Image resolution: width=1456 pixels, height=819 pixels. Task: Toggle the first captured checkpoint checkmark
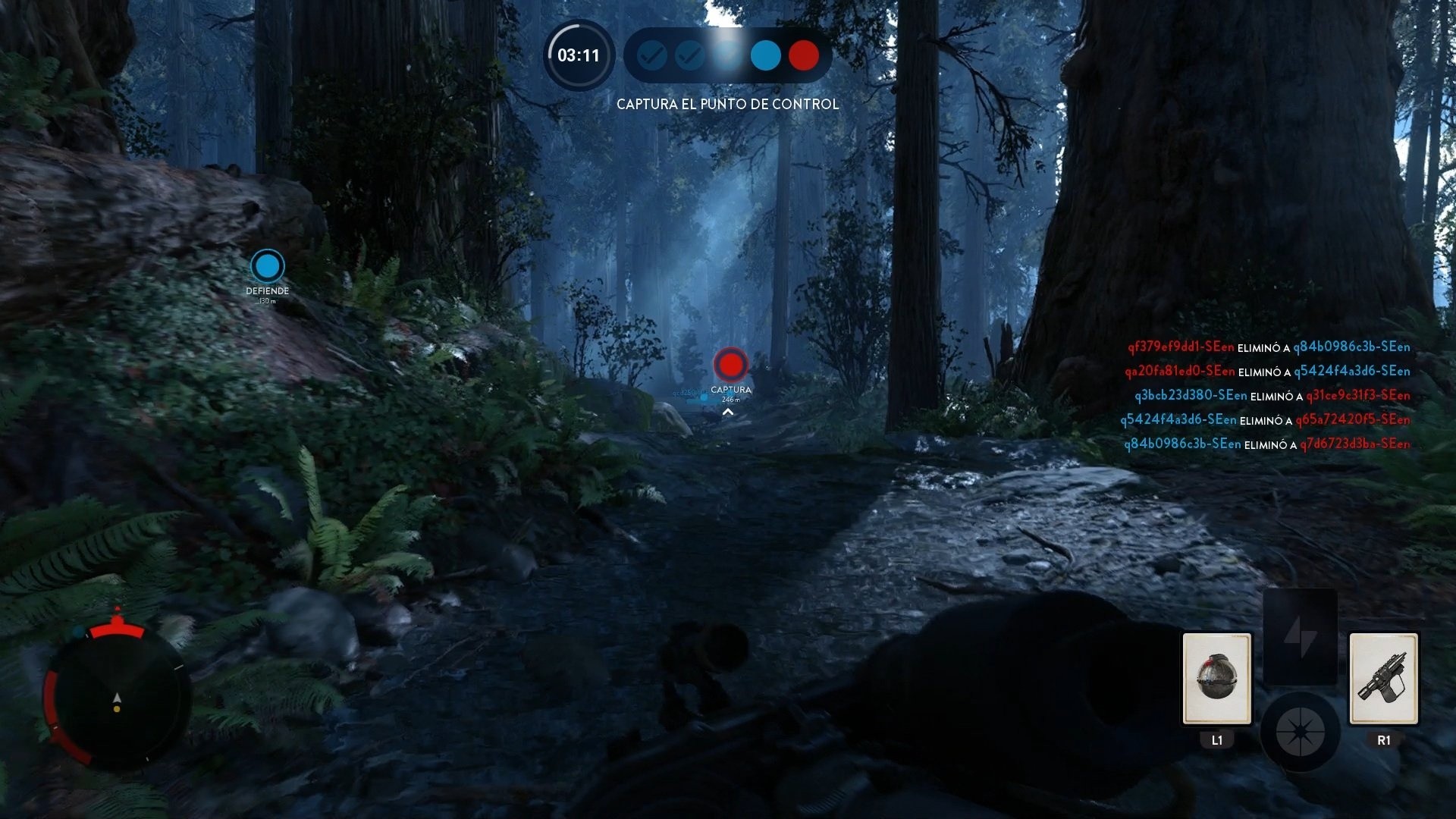tap(651, 55)
